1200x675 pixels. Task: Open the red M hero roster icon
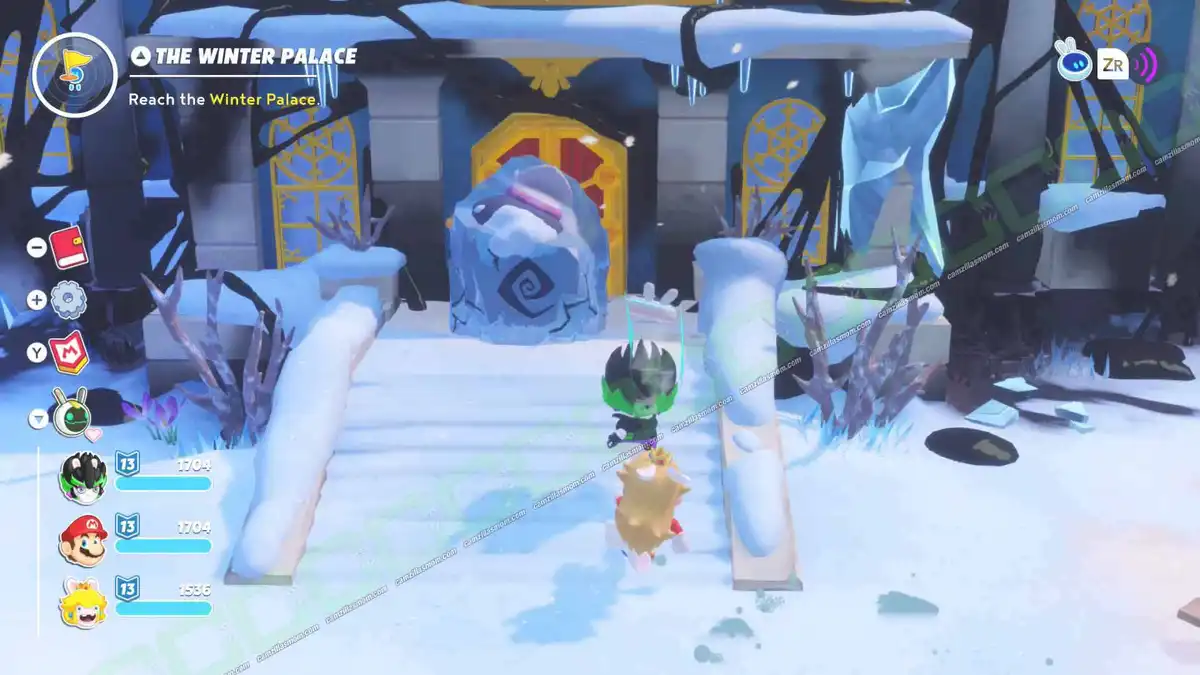(70, 351)
